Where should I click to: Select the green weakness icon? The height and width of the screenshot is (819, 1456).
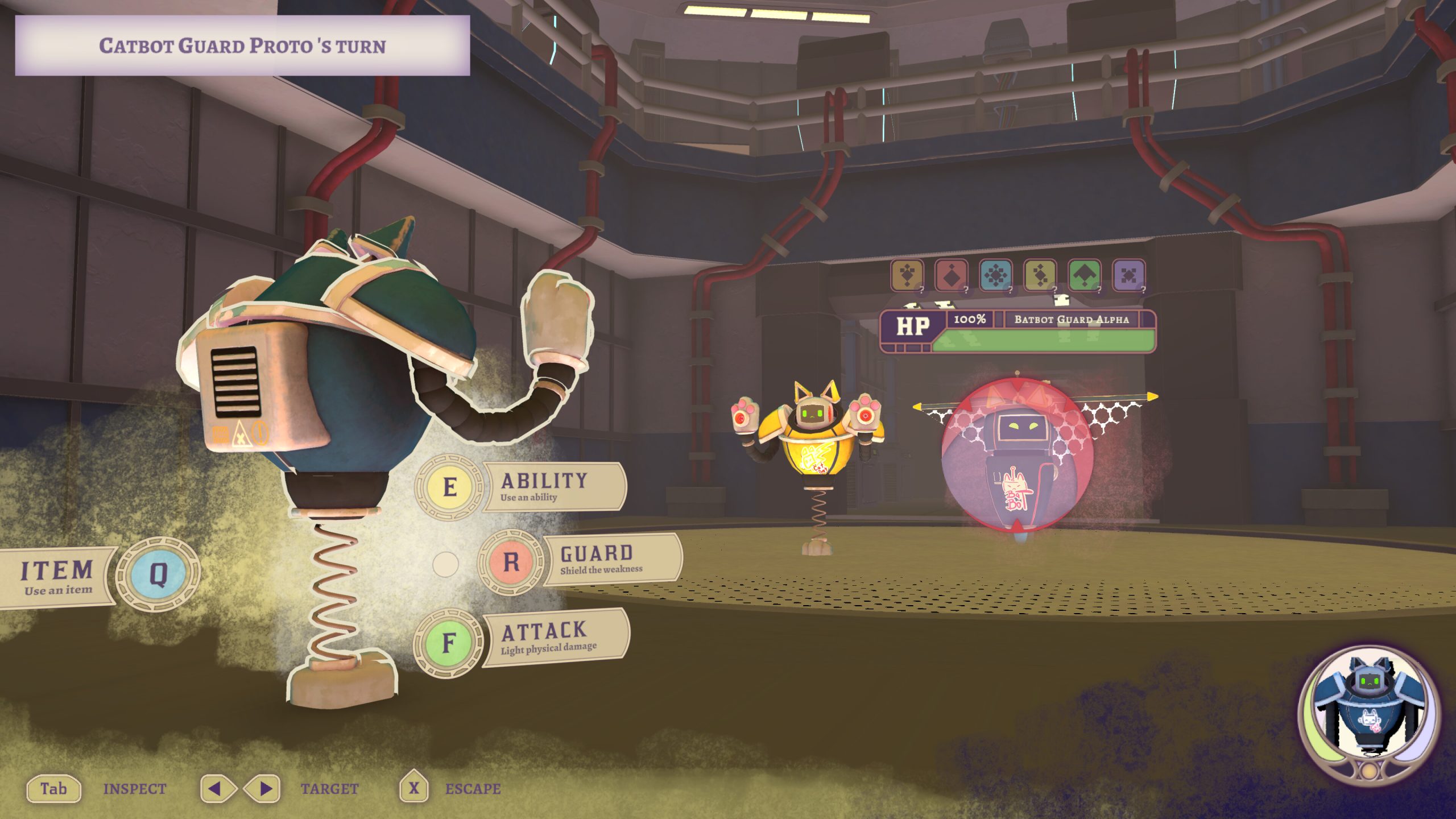click(1084, 276)
